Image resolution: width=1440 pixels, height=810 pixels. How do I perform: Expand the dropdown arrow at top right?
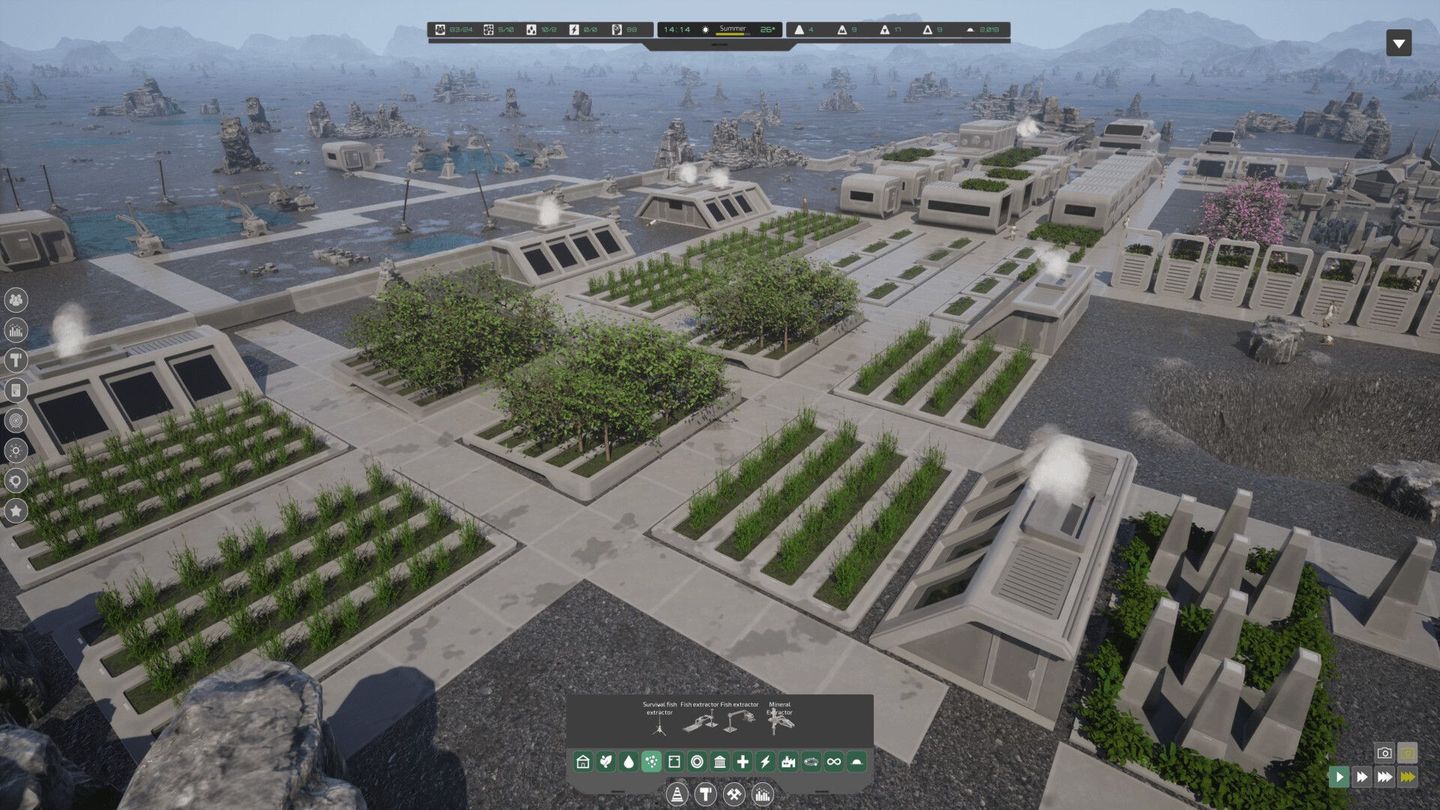point(1397,44)
